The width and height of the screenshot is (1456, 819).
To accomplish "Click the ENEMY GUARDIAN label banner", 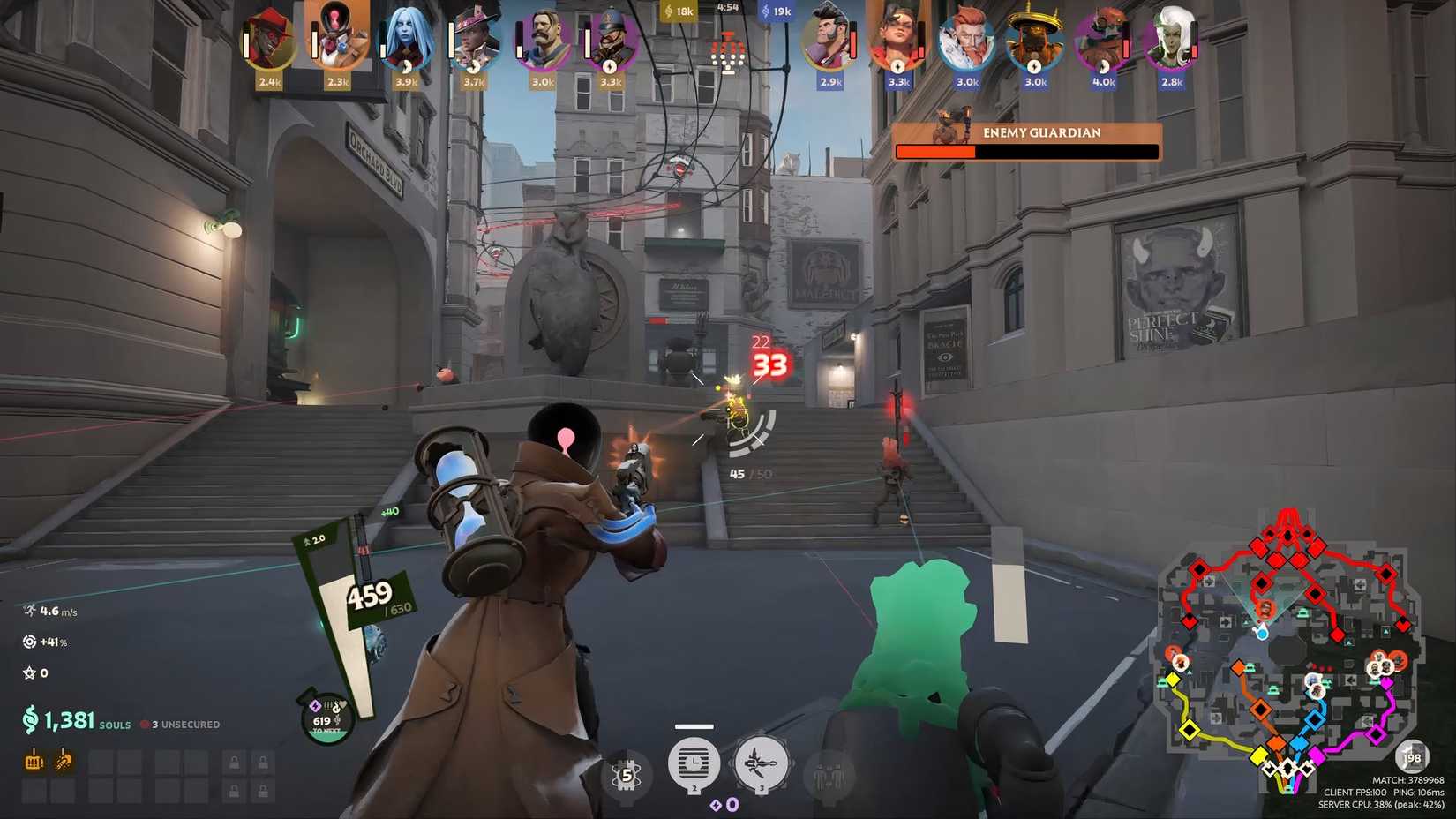I will pos(1042,132).
